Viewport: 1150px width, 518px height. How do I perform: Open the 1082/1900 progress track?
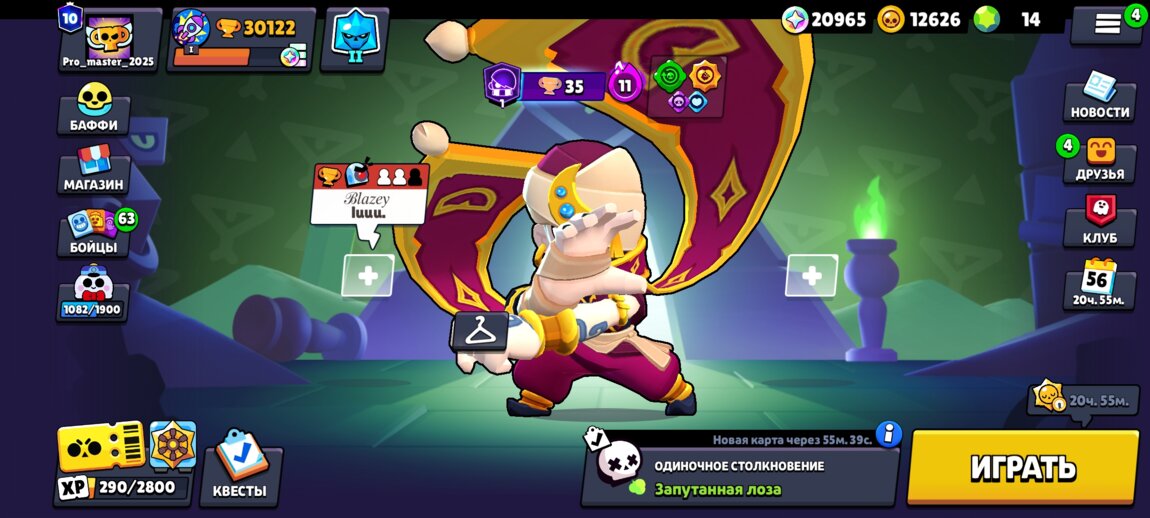click(x=92, y=292)
